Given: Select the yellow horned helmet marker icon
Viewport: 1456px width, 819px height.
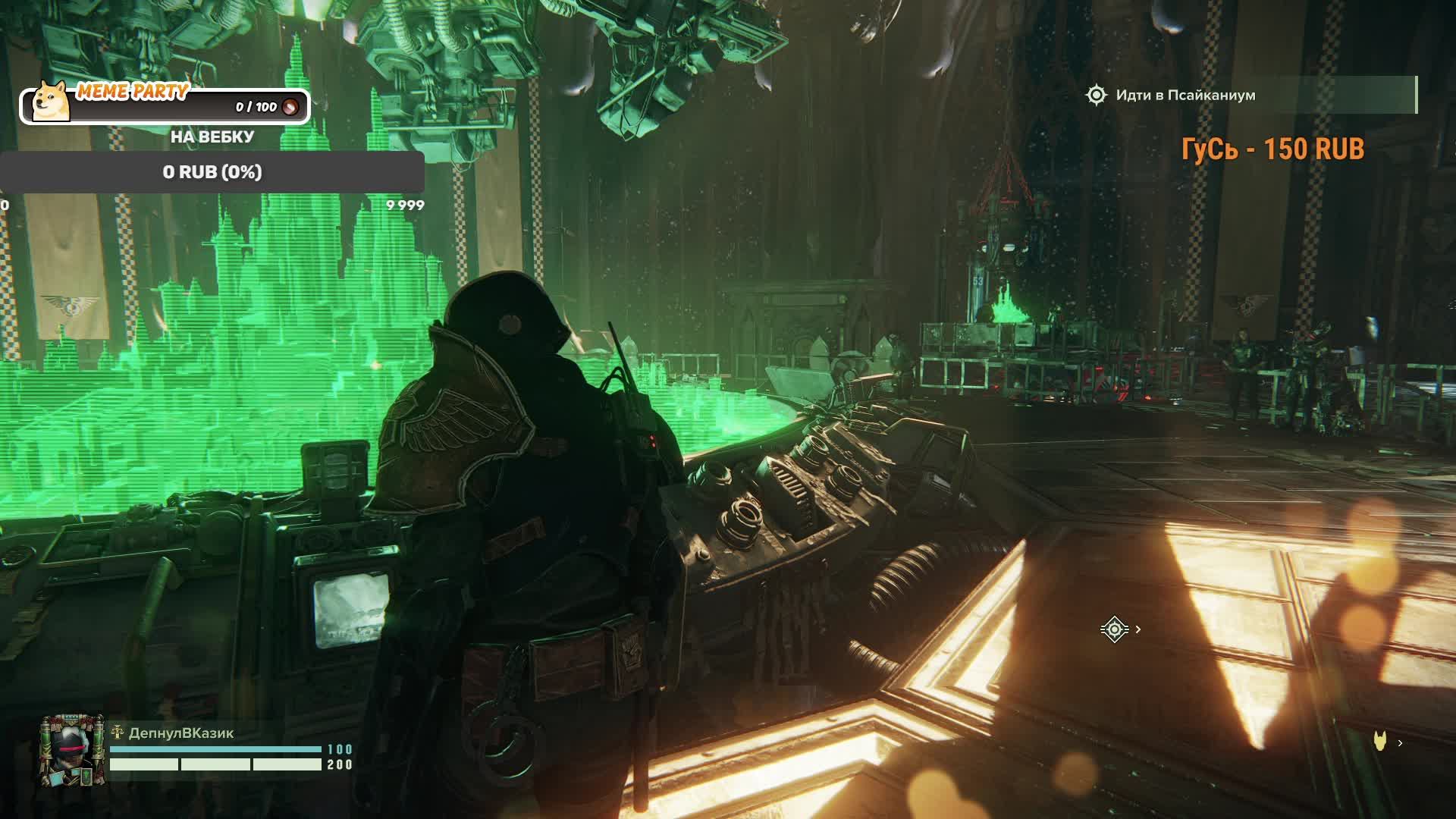Looking at the screenshot, I should pyautogui.click(x=1380, y=742).
